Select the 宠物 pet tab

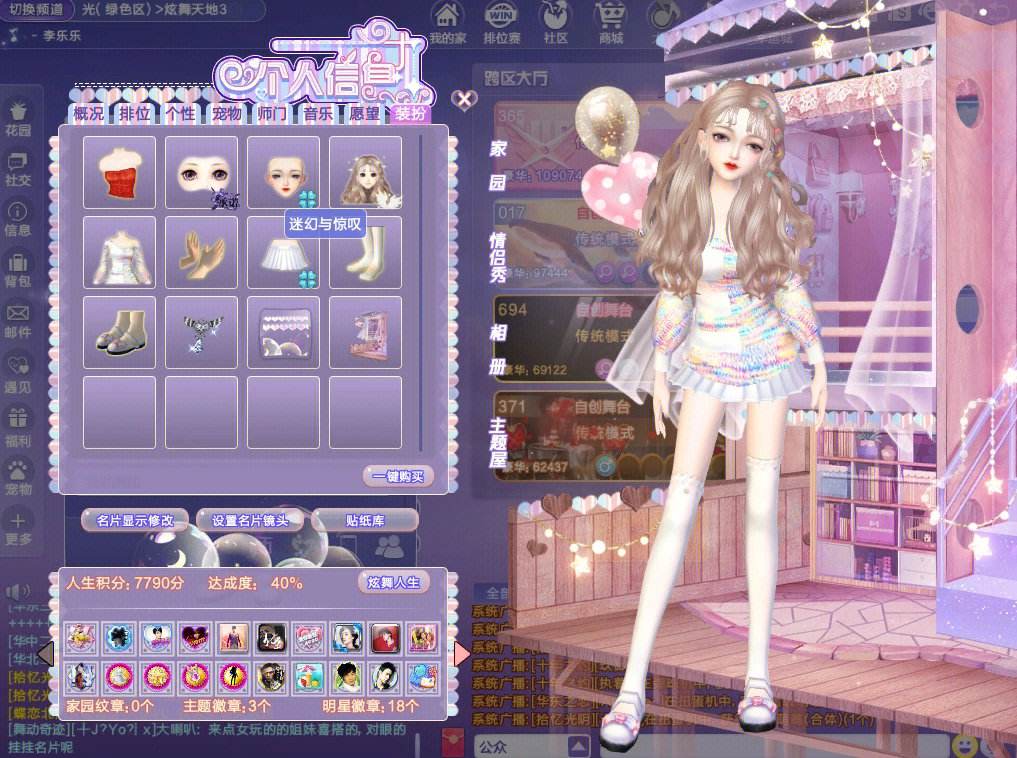coord(226,114)
